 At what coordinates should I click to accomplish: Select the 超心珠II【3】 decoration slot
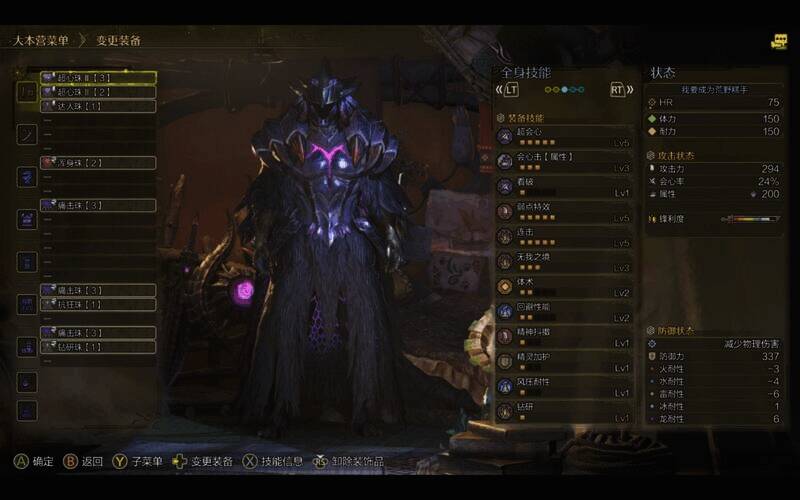pos(97,77)
